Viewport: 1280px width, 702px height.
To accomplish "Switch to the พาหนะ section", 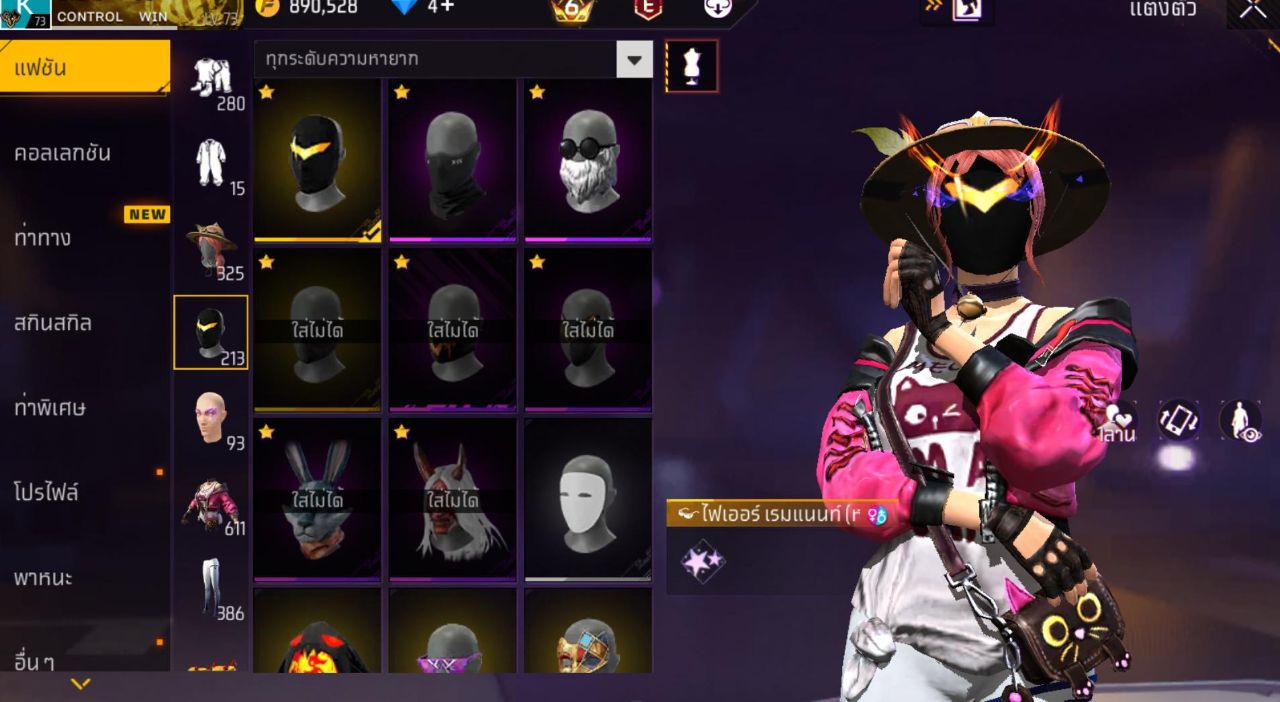I will pyautogui.click(x=43, y=578).
